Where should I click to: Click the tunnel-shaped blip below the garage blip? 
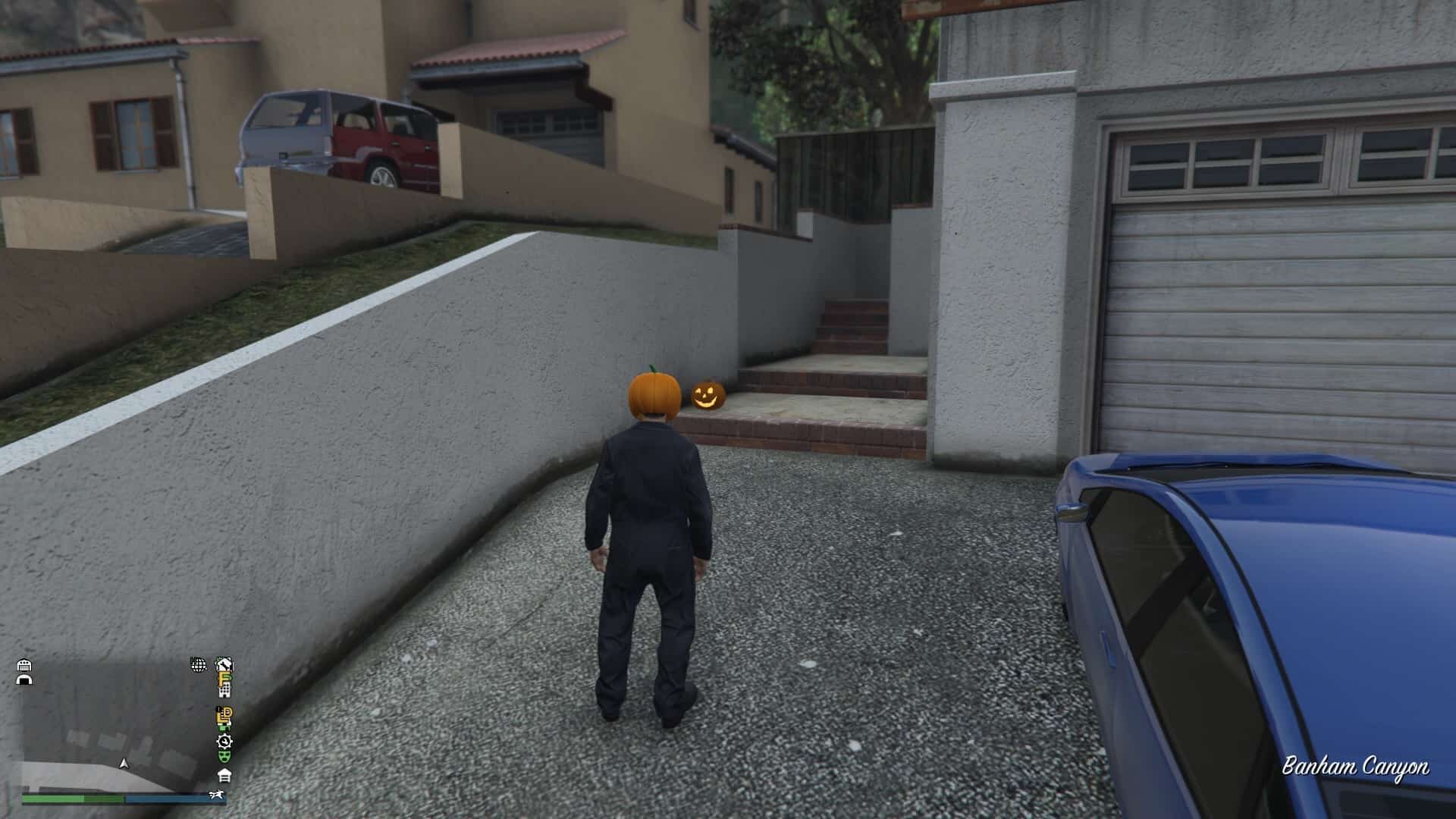click(26, 680)
